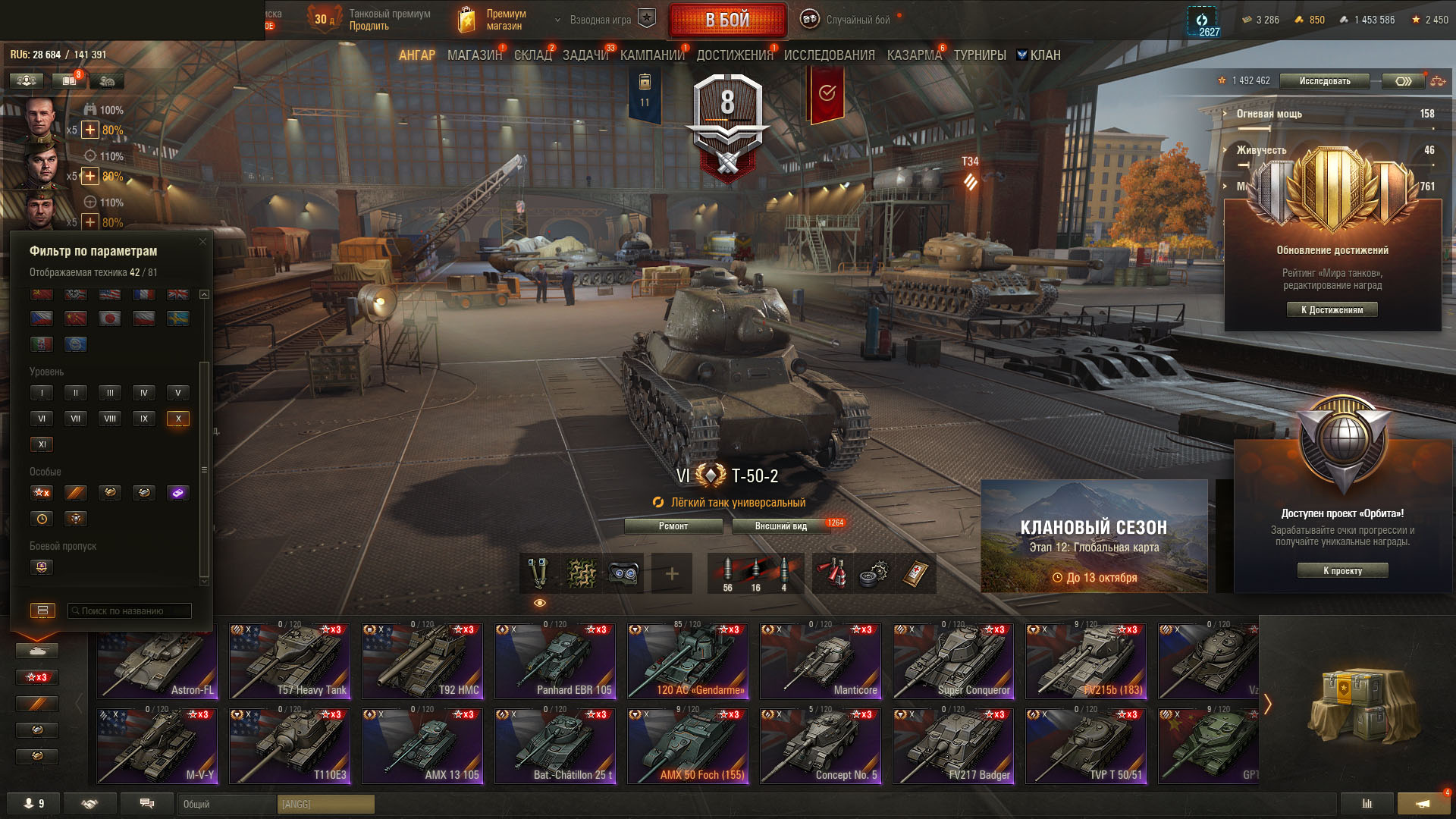Start battle with the В БОЙ button
The width and height of the screenshot is (1456, 819).
(x=727, y=20)
